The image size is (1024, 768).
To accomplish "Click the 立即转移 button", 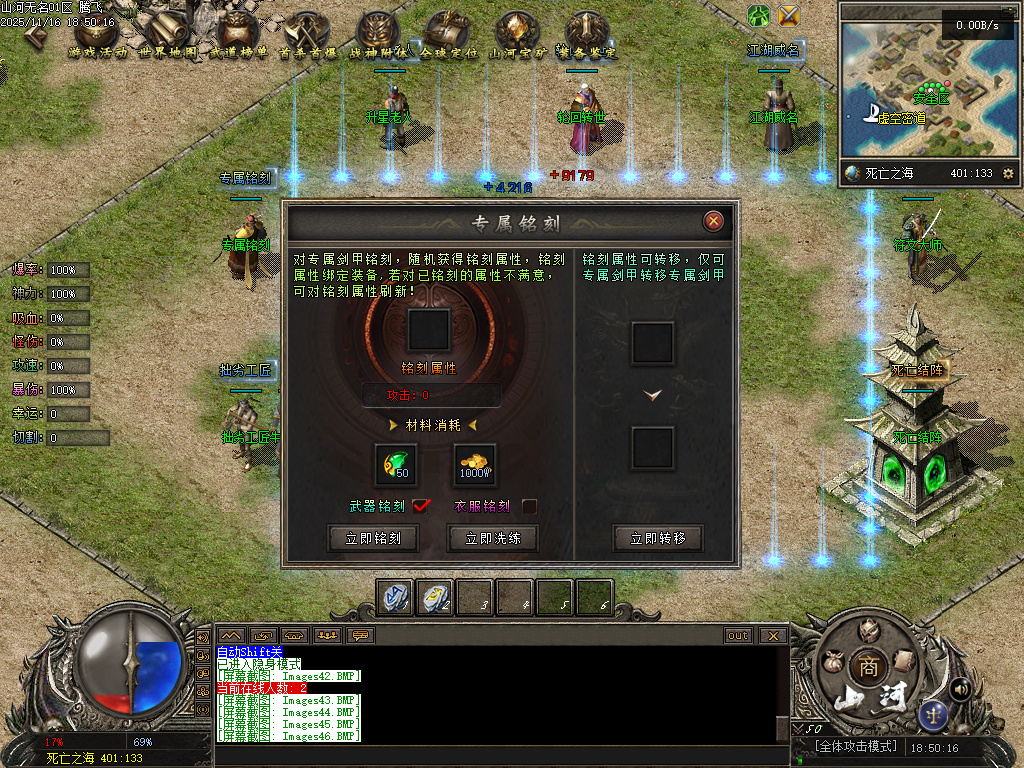I will [x=657, y=538].
